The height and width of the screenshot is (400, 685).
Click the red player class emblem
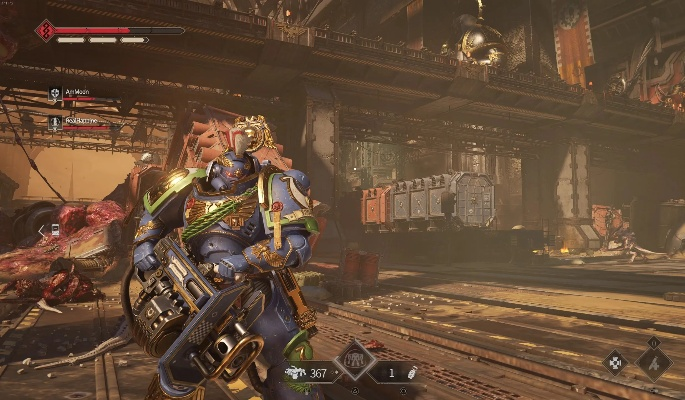45,31
